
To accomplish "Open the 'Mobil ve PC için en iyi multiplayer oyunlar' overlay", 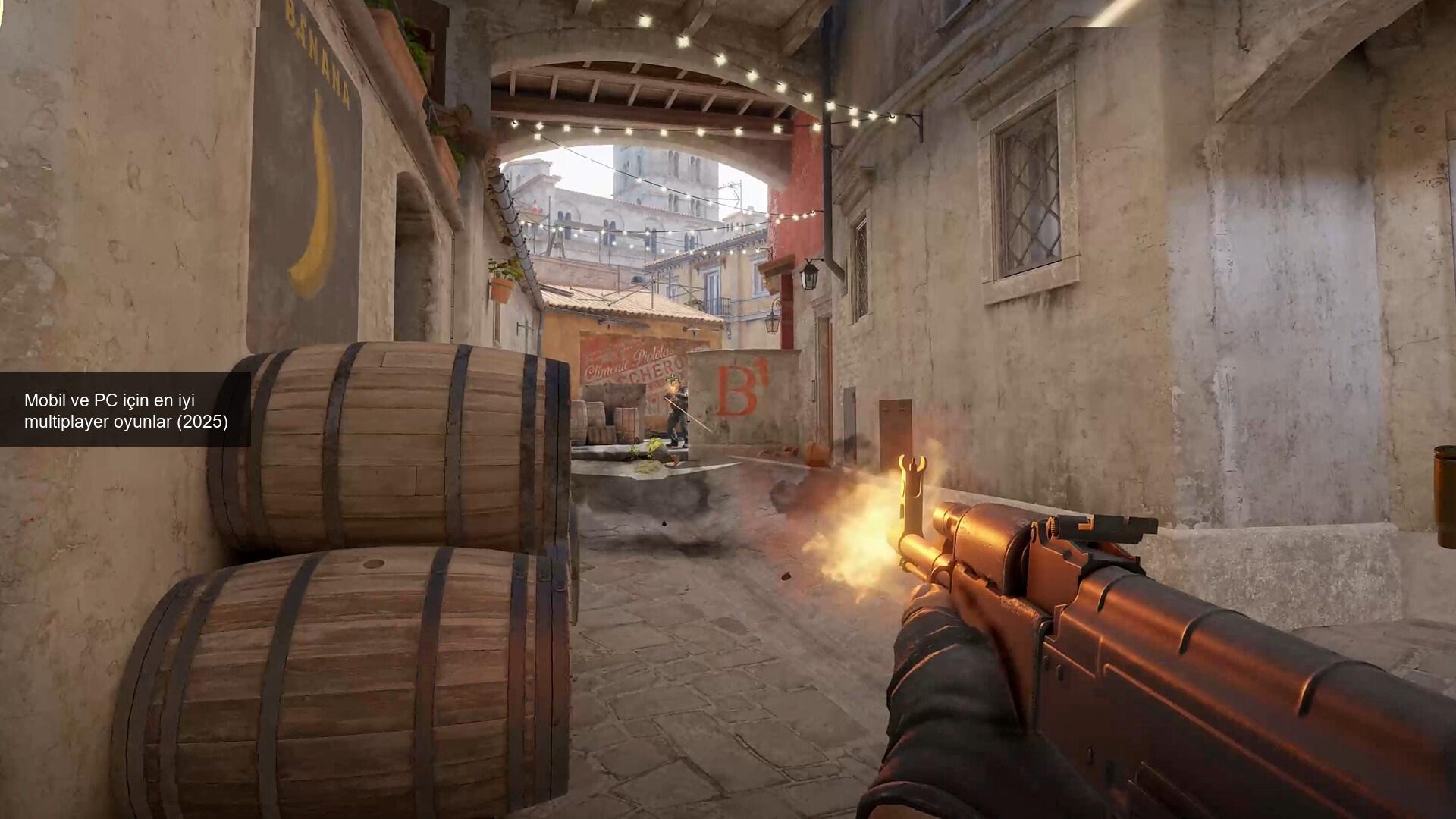I will coord(126,410).
